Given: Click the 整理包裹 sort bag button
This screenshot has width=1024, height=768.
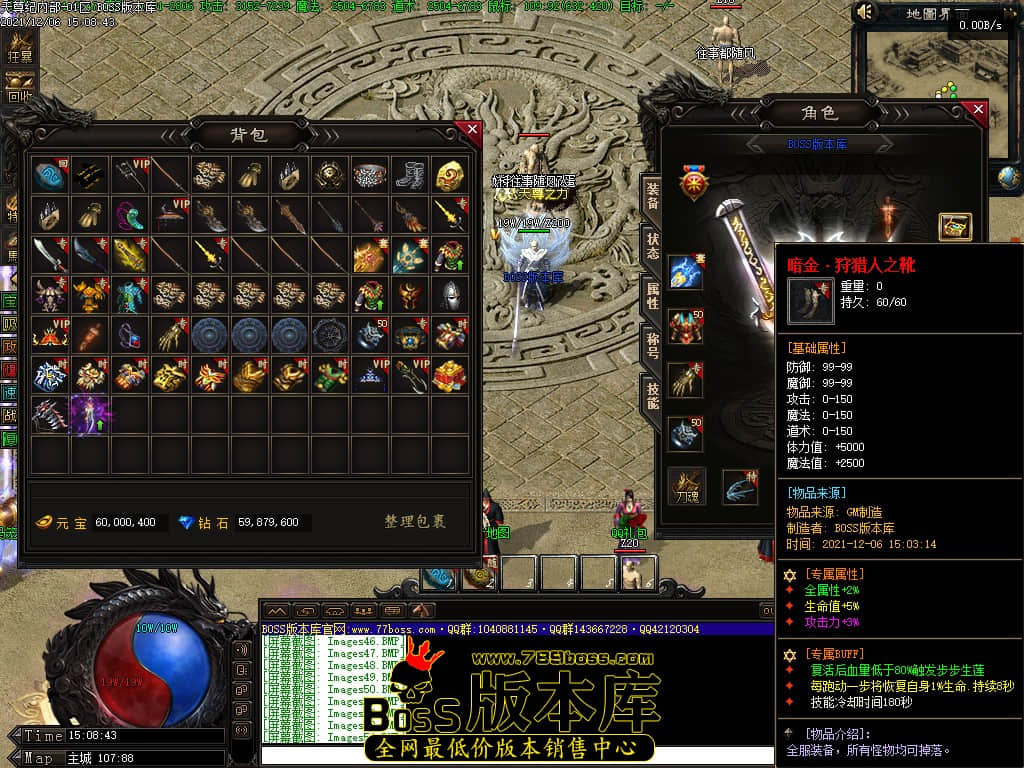Looking at the screenshot, I should click(415, 522).
